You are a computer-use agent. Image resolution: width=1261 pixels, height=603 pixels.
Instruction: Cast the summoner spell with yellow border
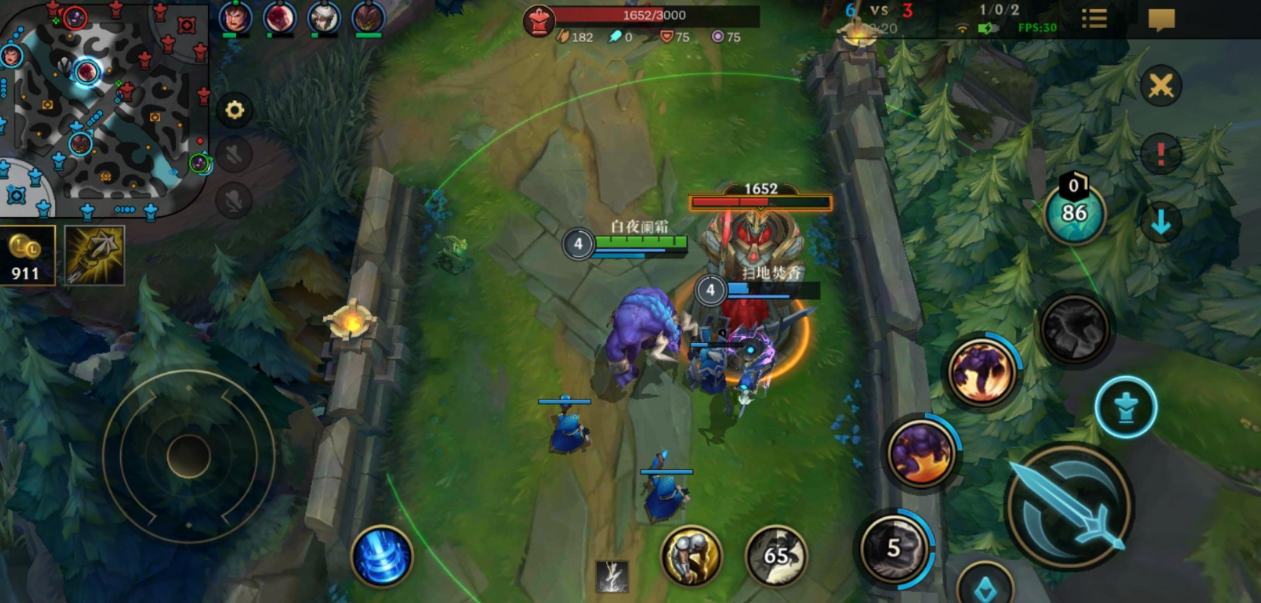pyautogui.click(x=691, y=556)
